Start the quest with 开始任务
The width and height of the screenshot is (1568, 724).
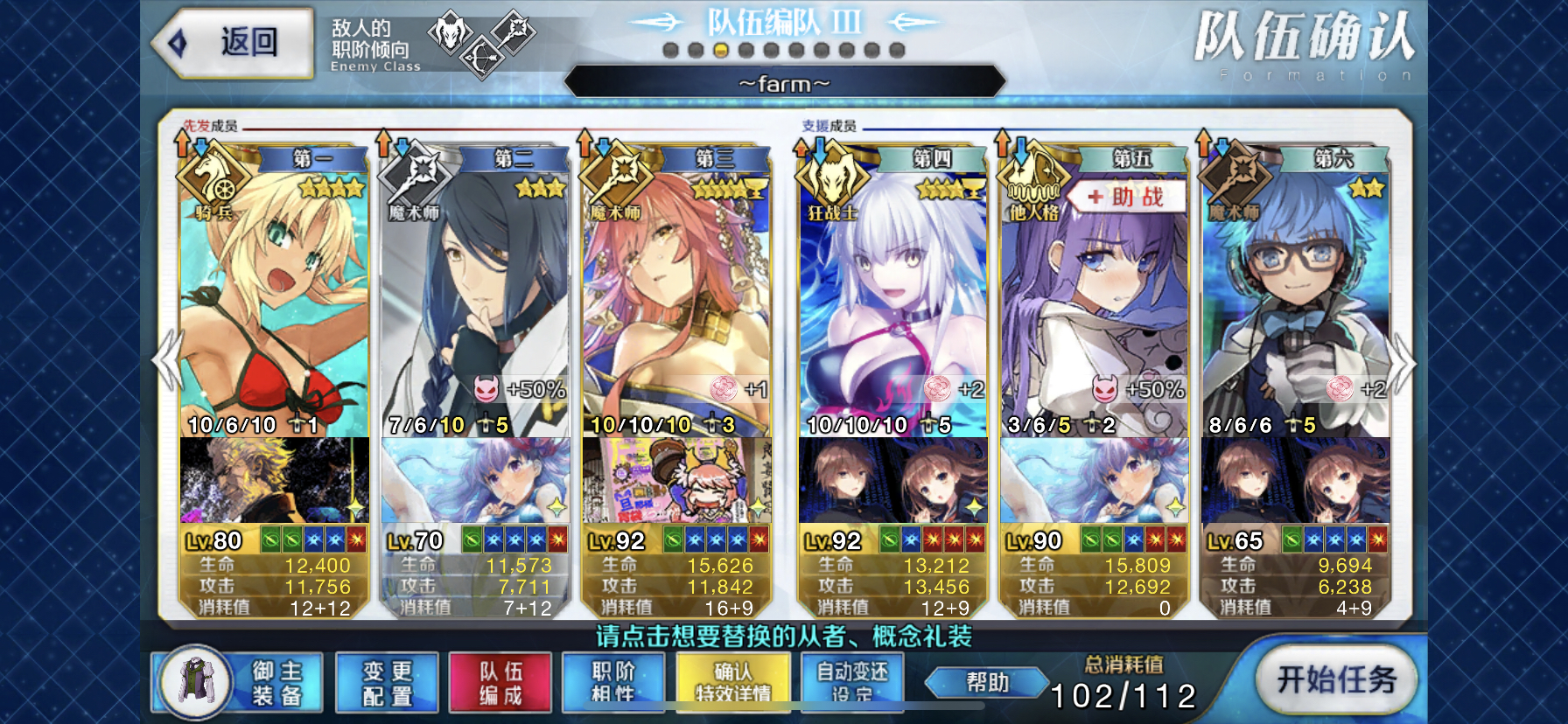[1335, 679]
